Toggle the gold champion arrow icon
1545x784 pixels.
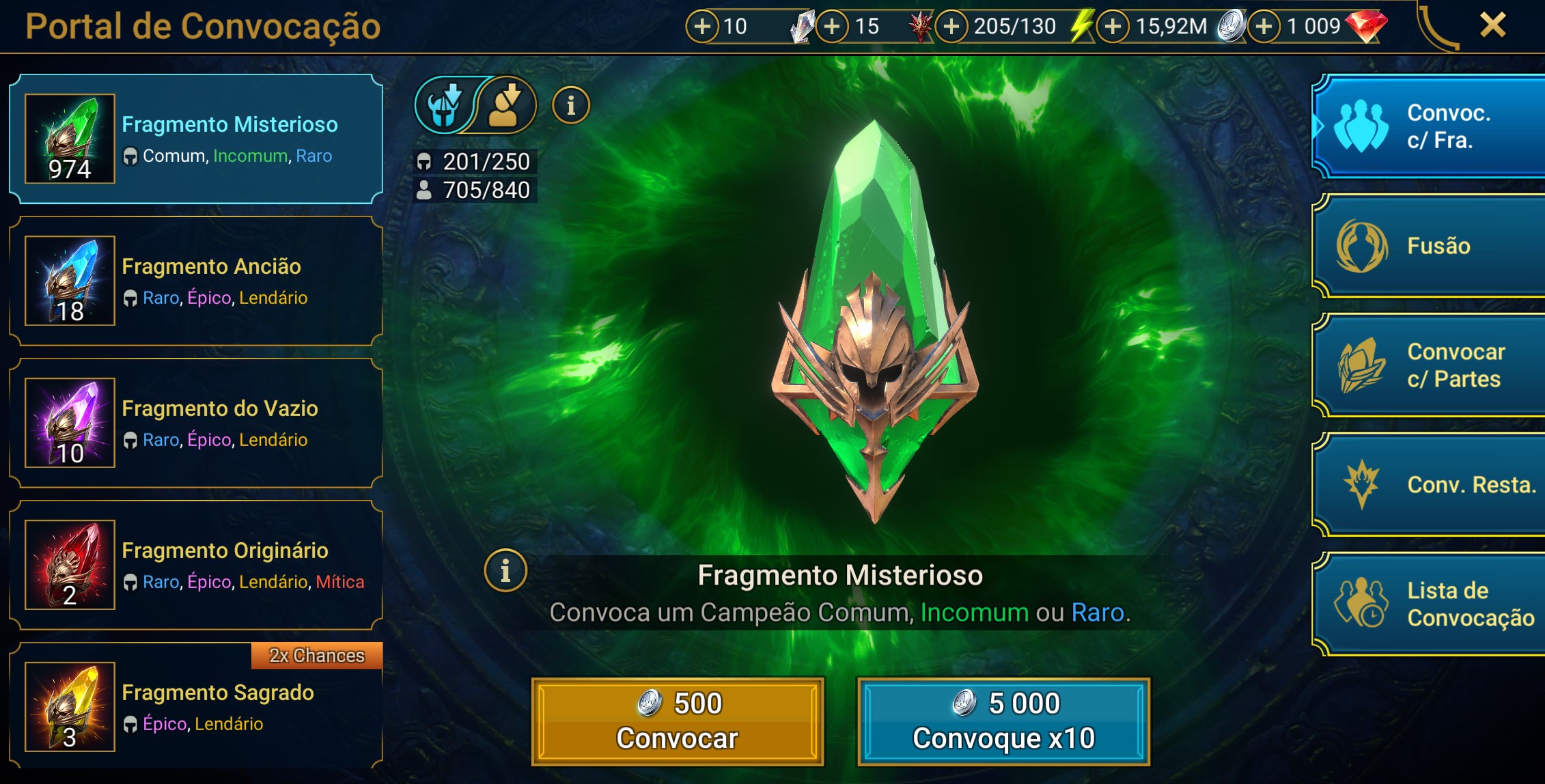click(506, 106)
